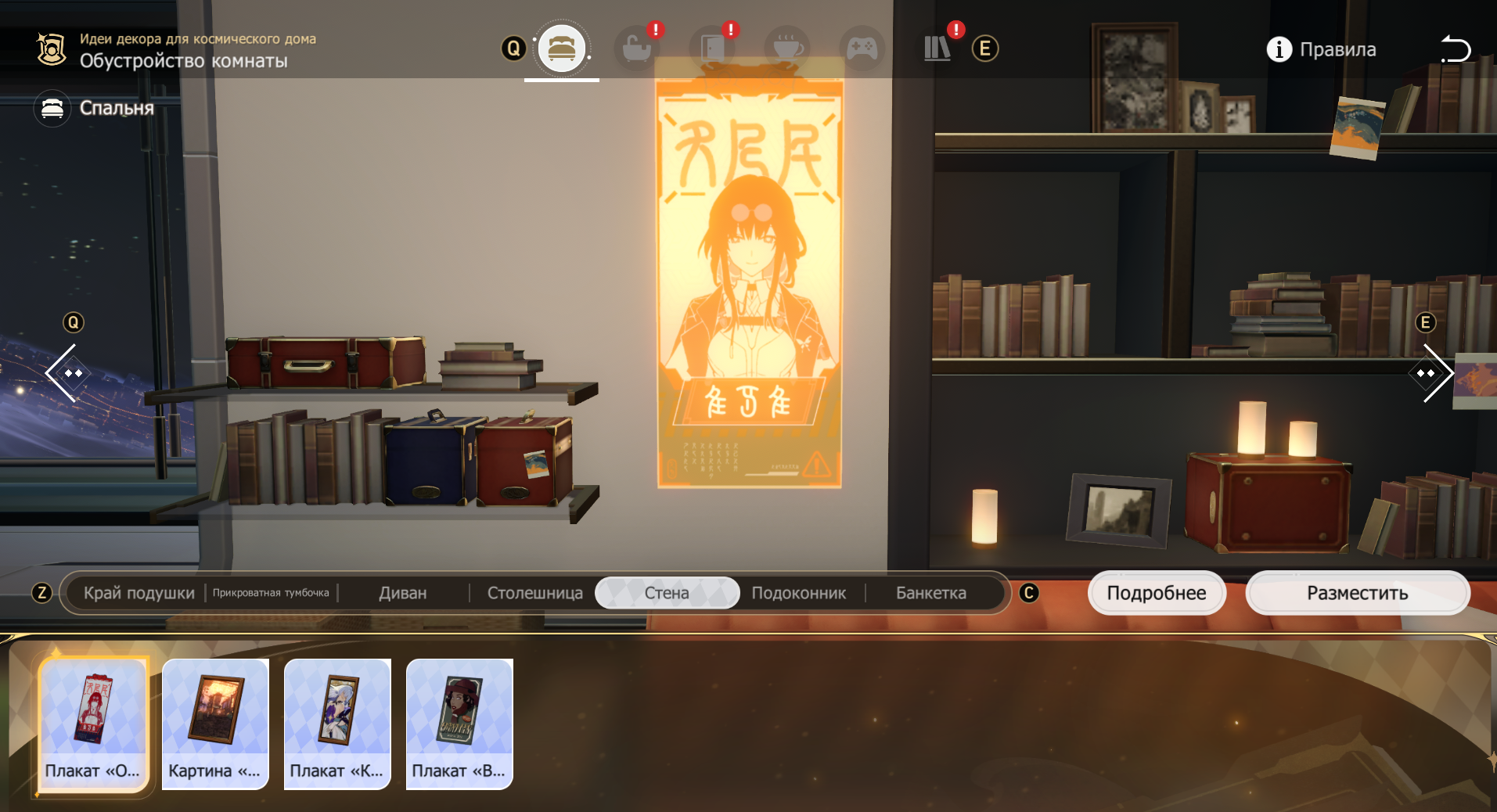Select the Прикроватная тумбочка category
1497x812 pixels.
tap(271, 593)
